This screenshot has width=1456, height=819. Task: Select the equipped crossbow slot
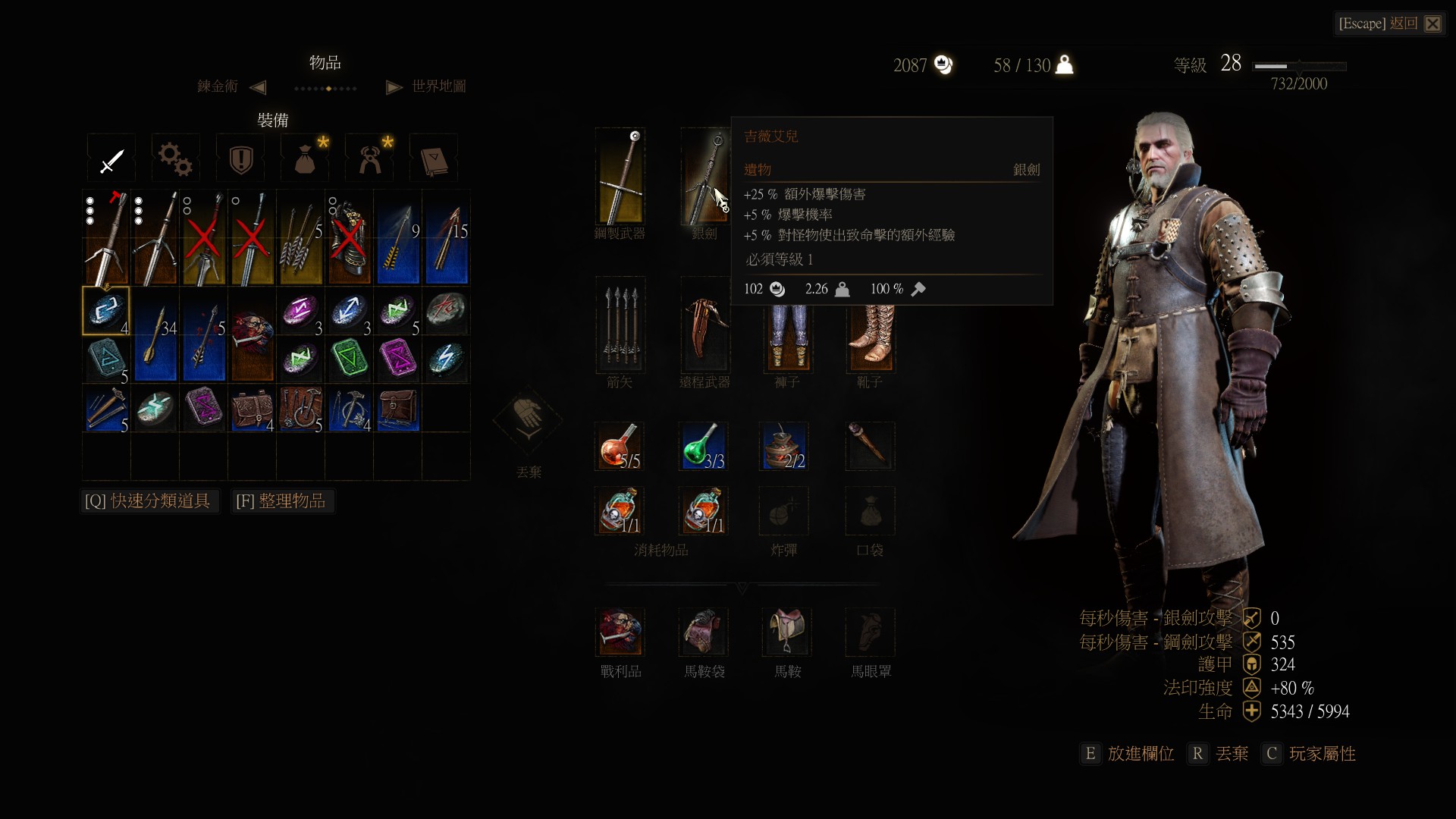tap(704, 325)
